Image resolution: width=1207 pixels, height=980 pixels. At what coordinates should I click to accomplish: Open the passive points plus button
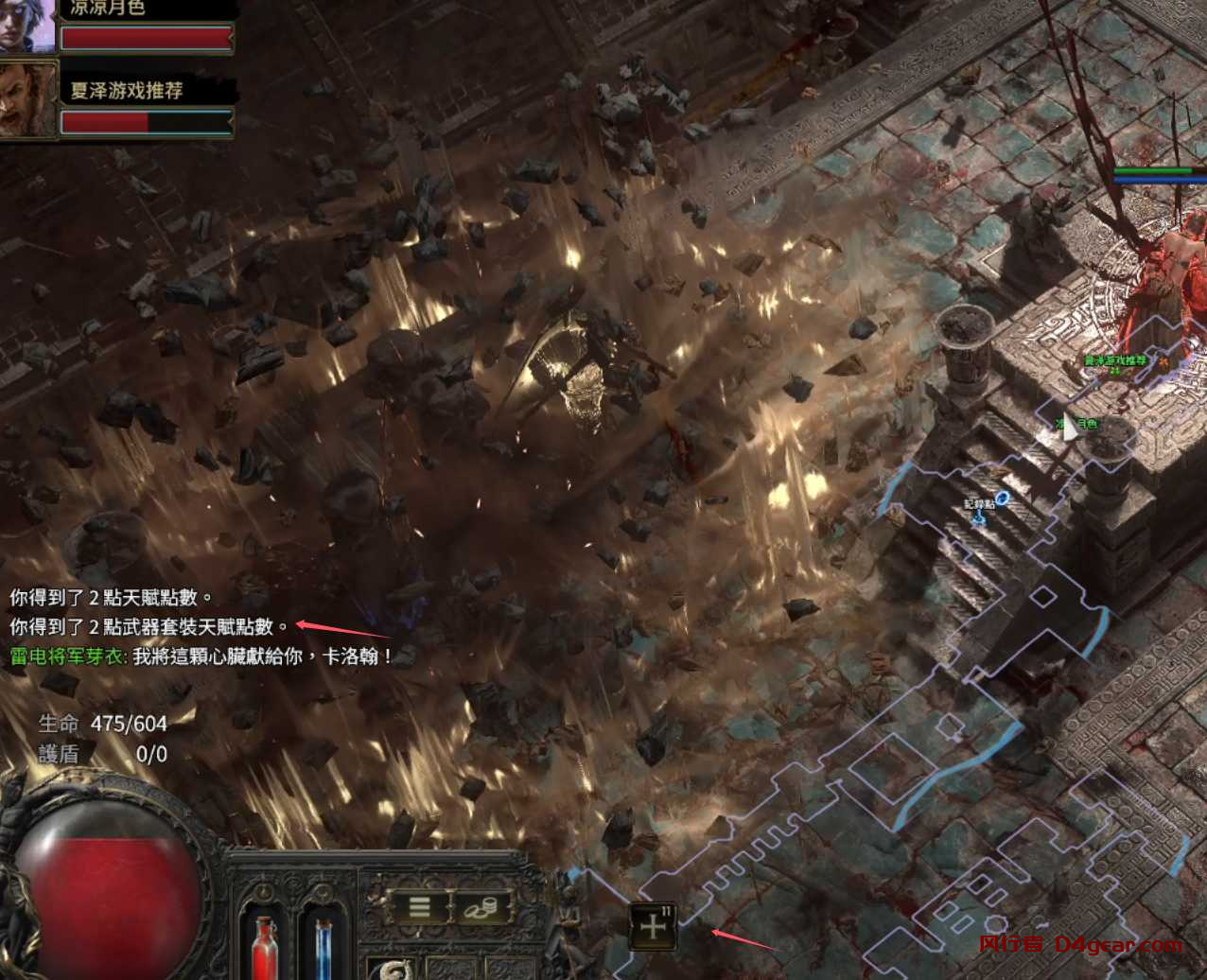pos(653,927)
